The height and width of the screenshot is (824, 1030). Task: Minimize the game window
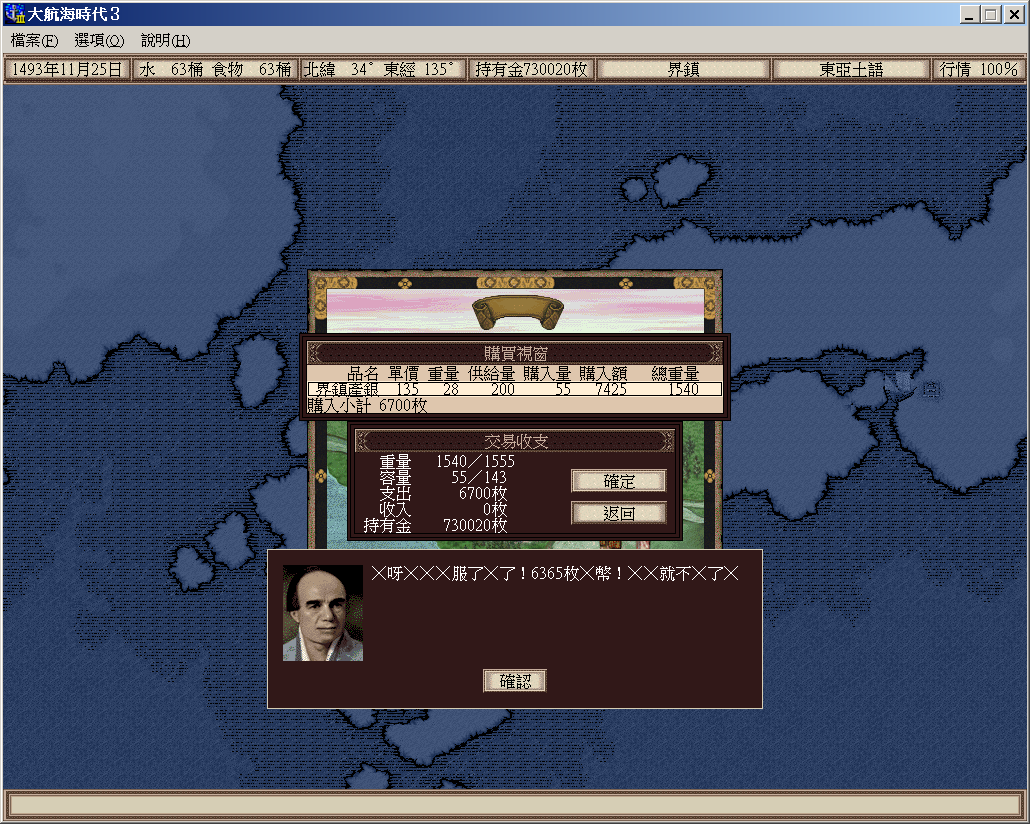[x=970, y=15]
